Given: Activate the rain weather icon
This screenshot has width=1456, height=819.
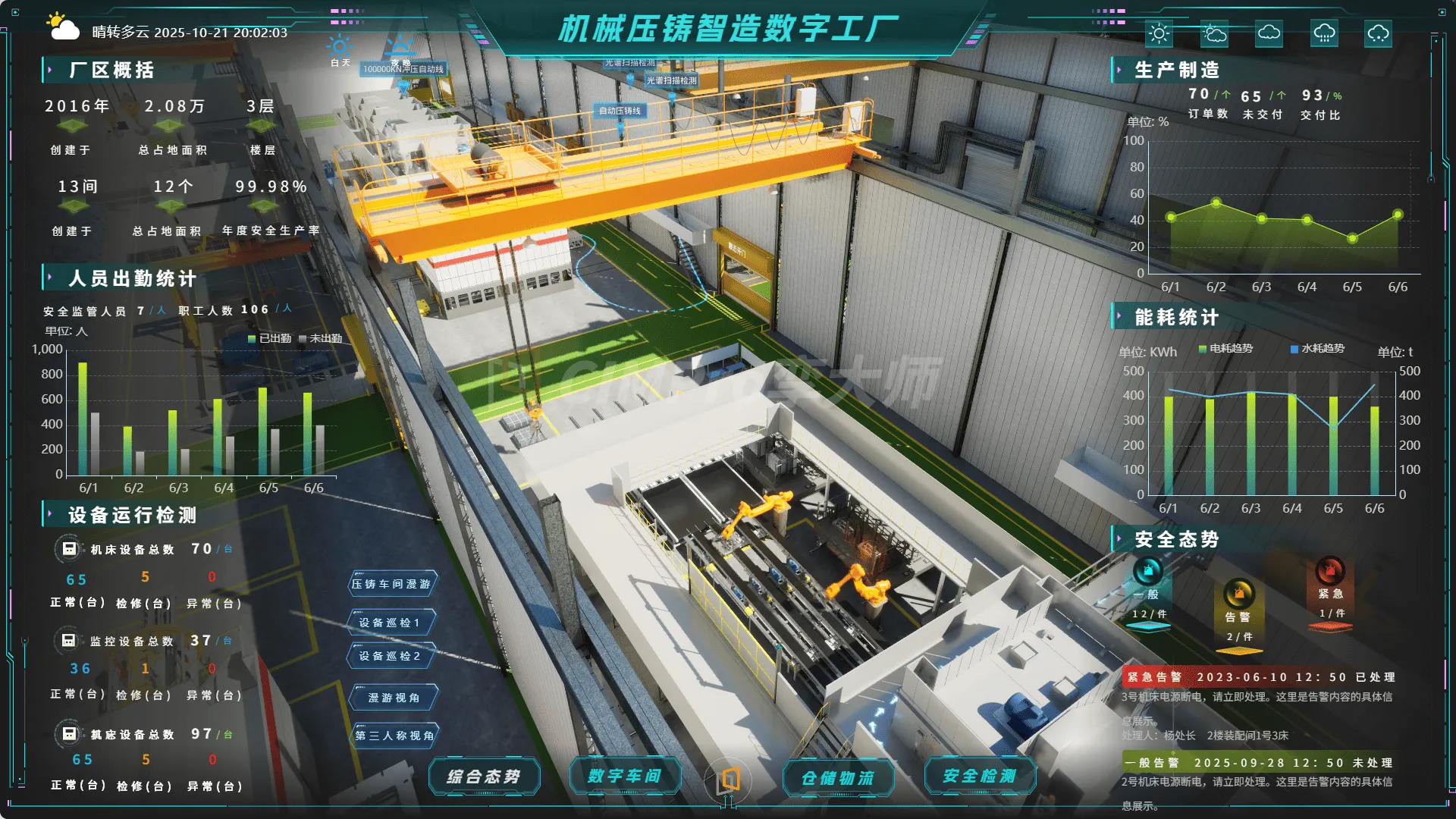Looking at the screenshot, I should click(x=1324, y=33).
